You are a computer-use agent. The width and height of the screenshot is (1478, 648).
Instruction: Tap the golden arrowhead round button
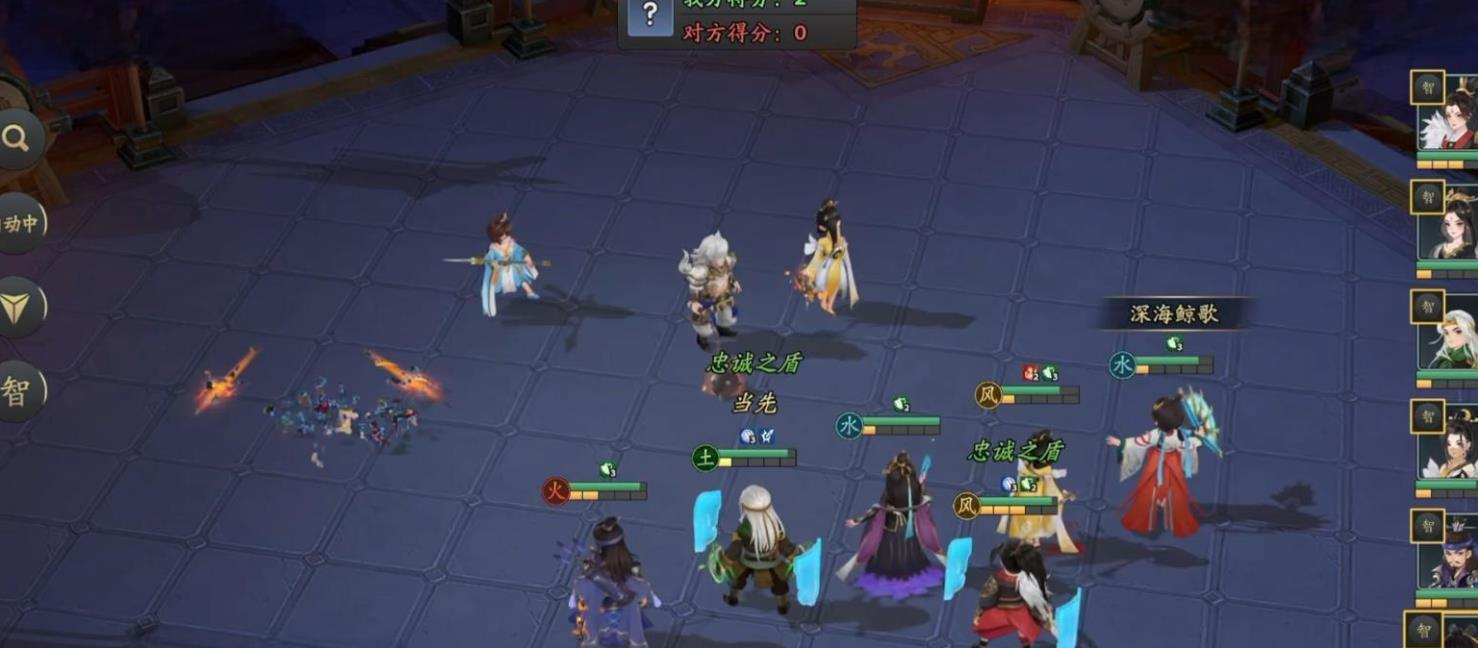[18, 307]
